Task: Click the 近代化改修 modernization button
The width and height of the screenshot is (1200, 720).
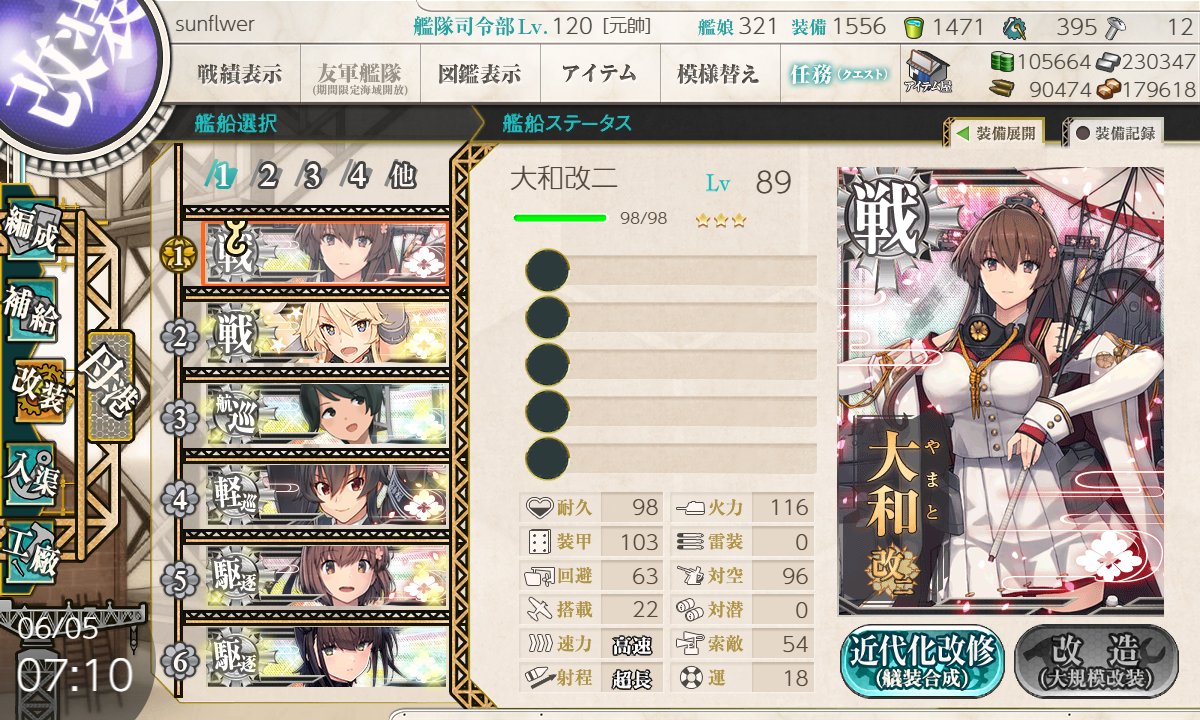Action: point(921,661)
